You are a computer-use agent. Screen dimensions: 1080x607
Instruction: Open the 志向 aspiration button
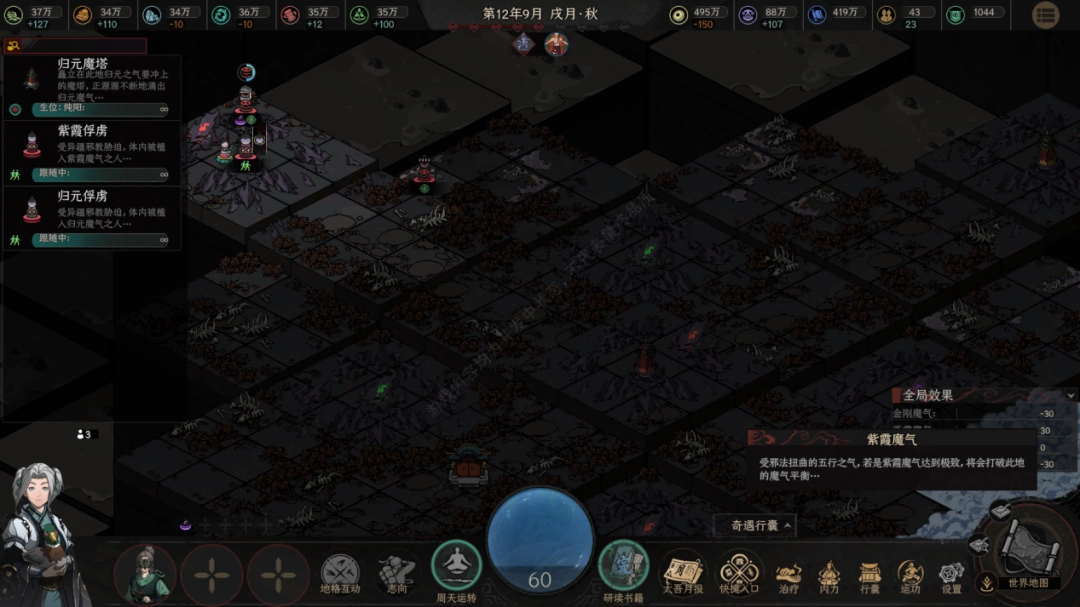[x=397, y=575]
